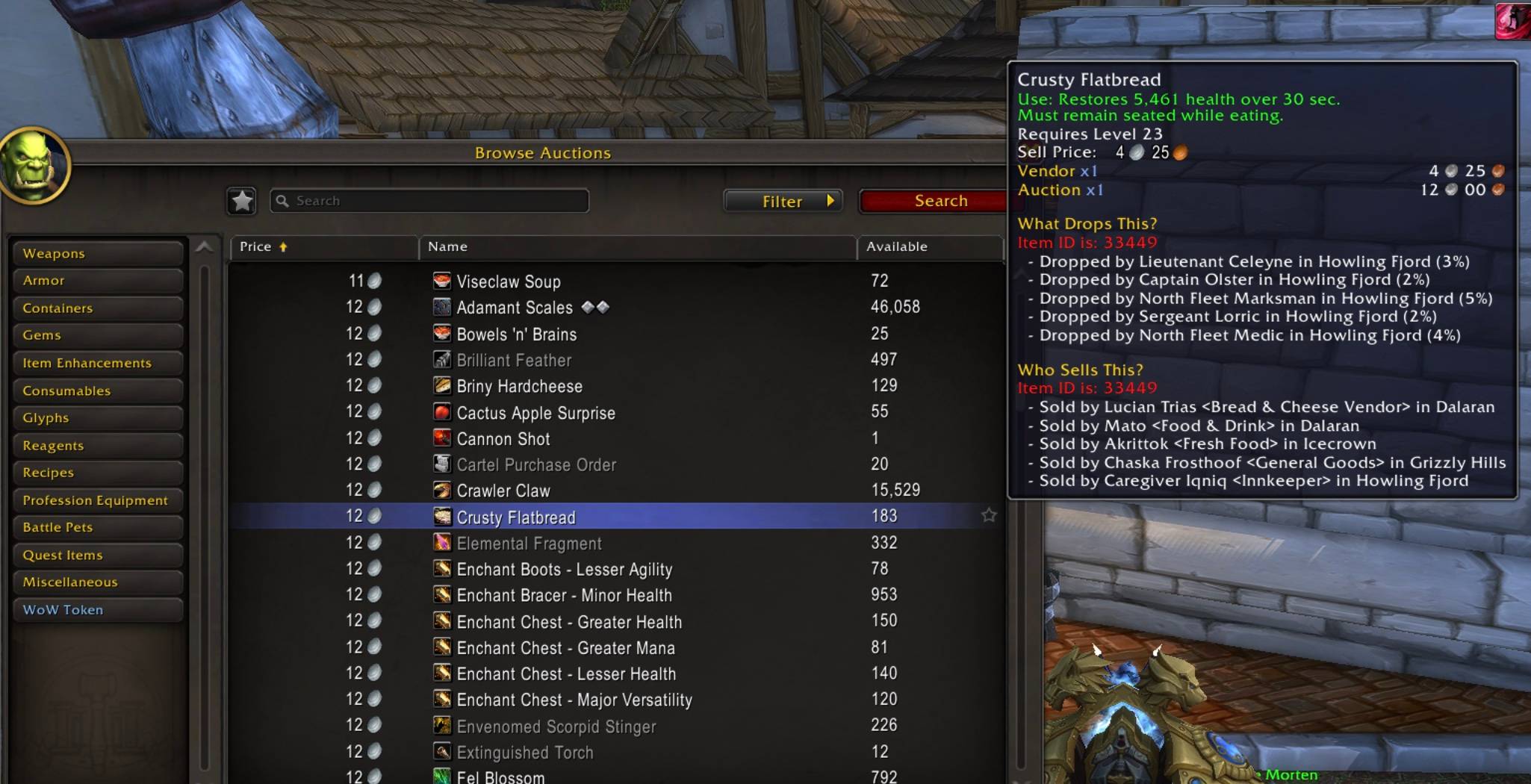1531x784 pixels.
Task: Click the Cannon Shot item icon
Action: point(441,438)
